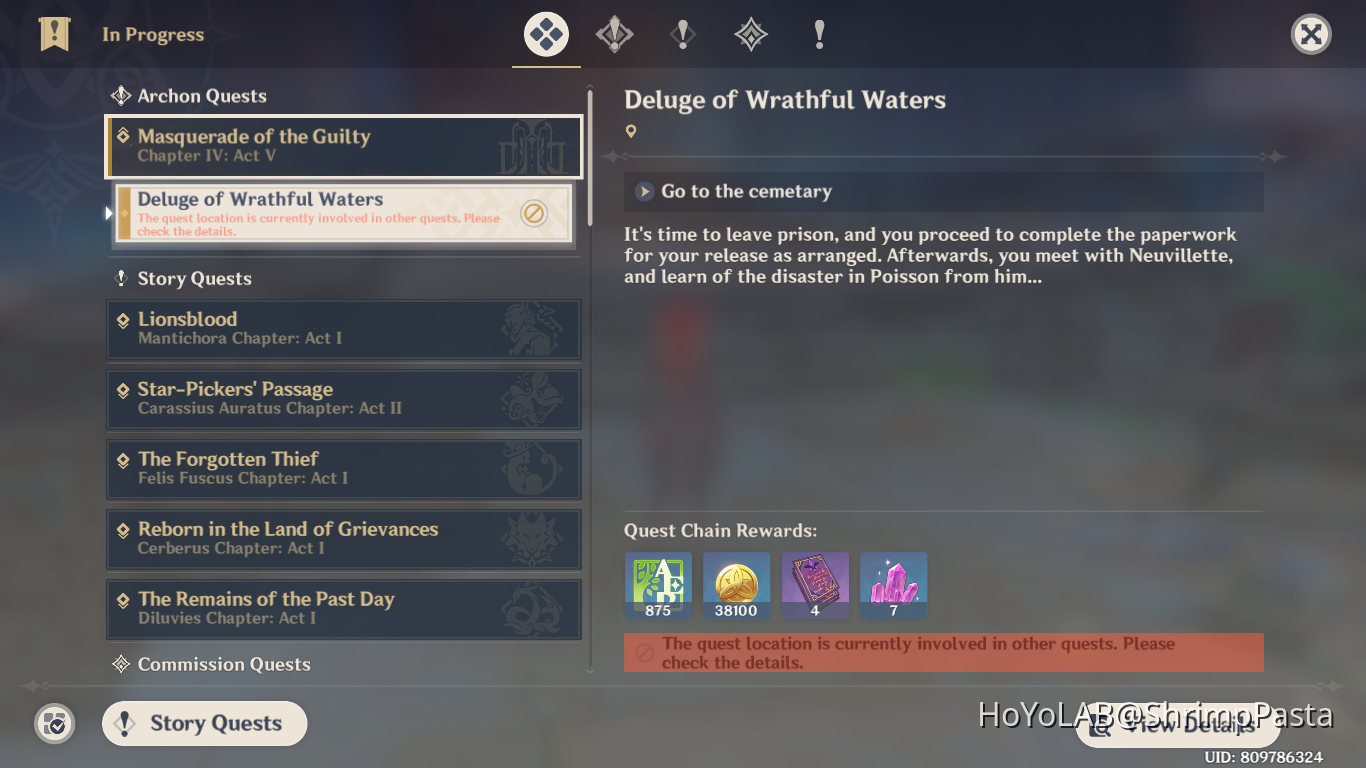Click the purple book reward icon showing 4

tap(814, 585)
